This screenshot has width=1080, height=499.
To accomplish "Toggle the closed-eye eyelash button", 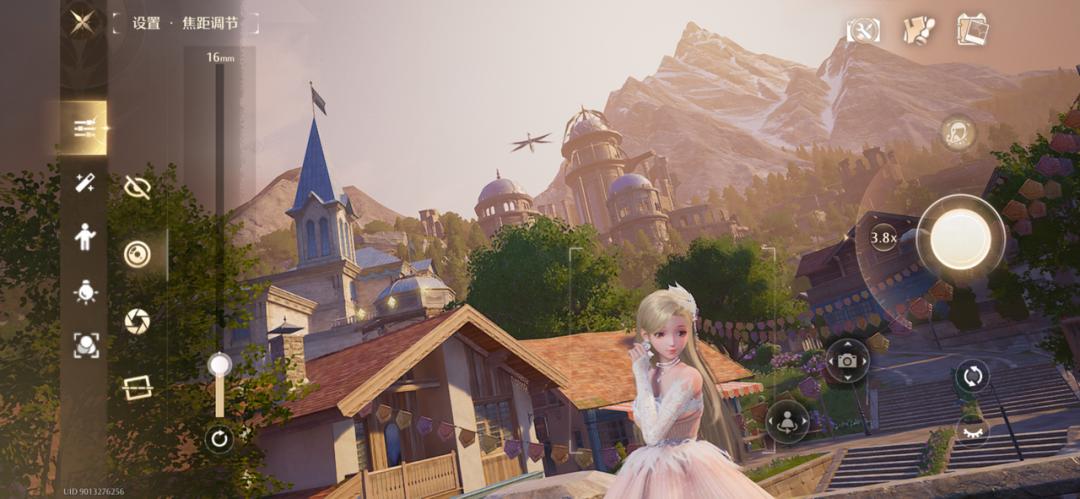I will pyautogui.click(x=972, y=431).
